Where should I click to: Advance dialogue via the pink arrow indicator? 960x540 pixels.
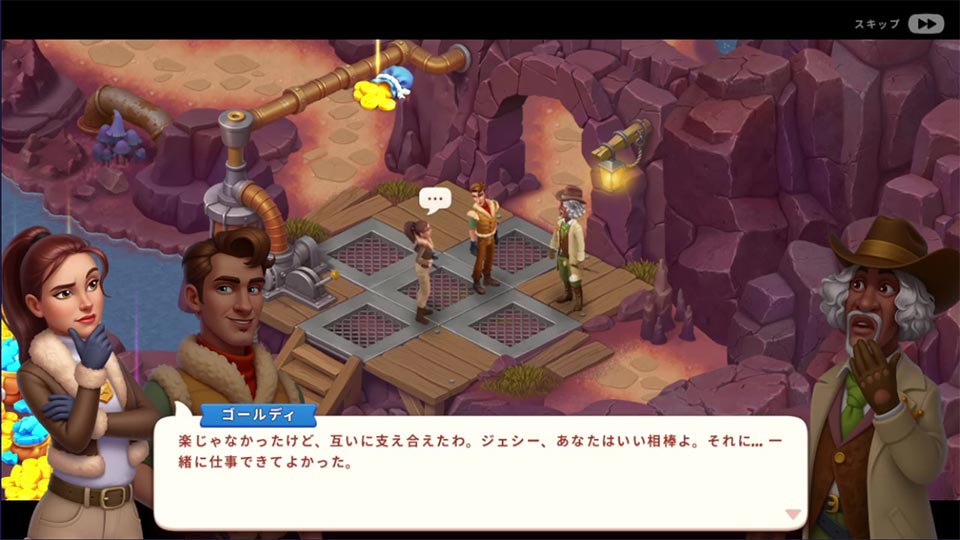(x=793, y=514)
